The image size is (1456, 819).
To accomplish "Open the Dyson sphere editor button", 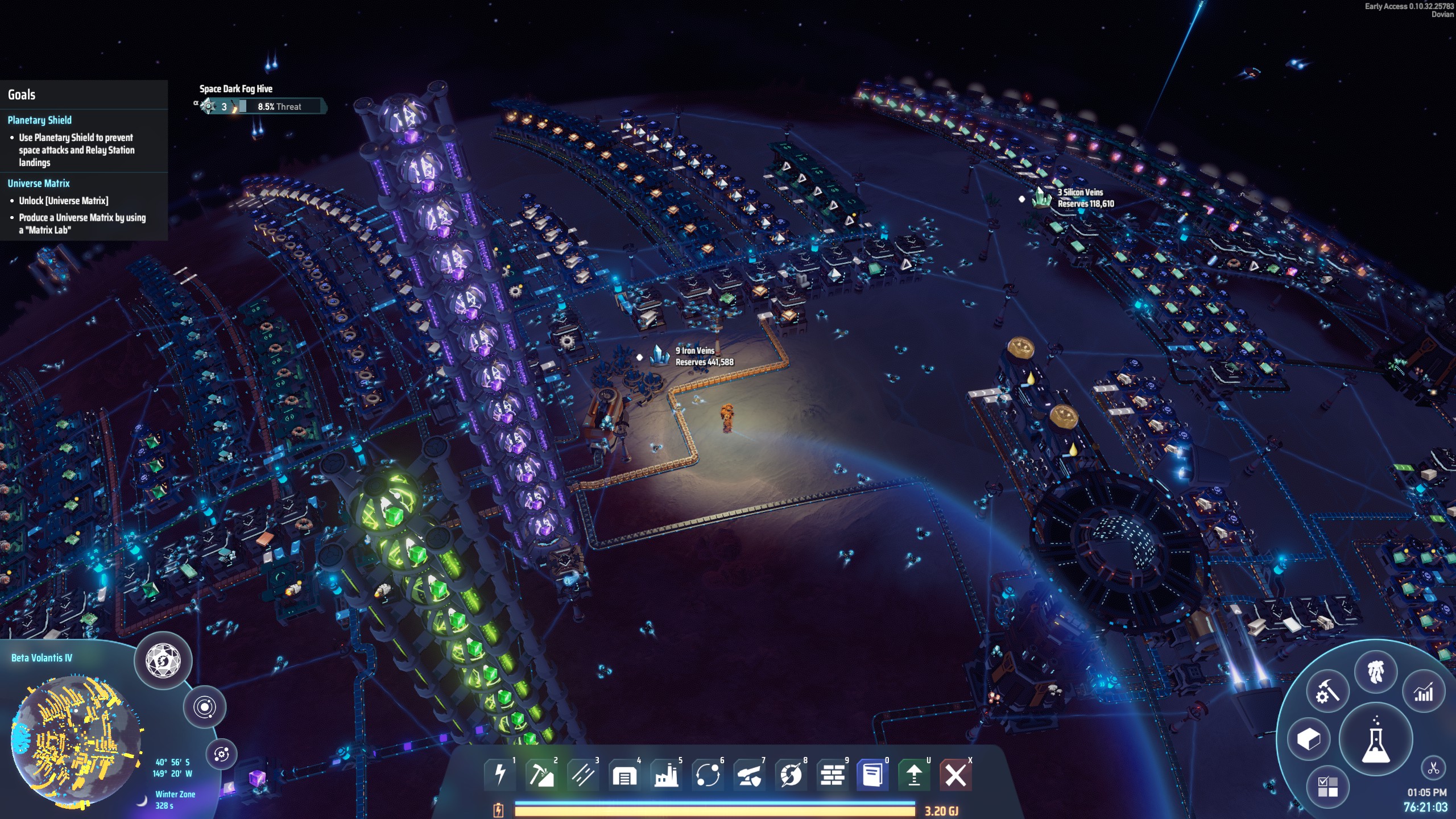I will [x=163, y=661].
